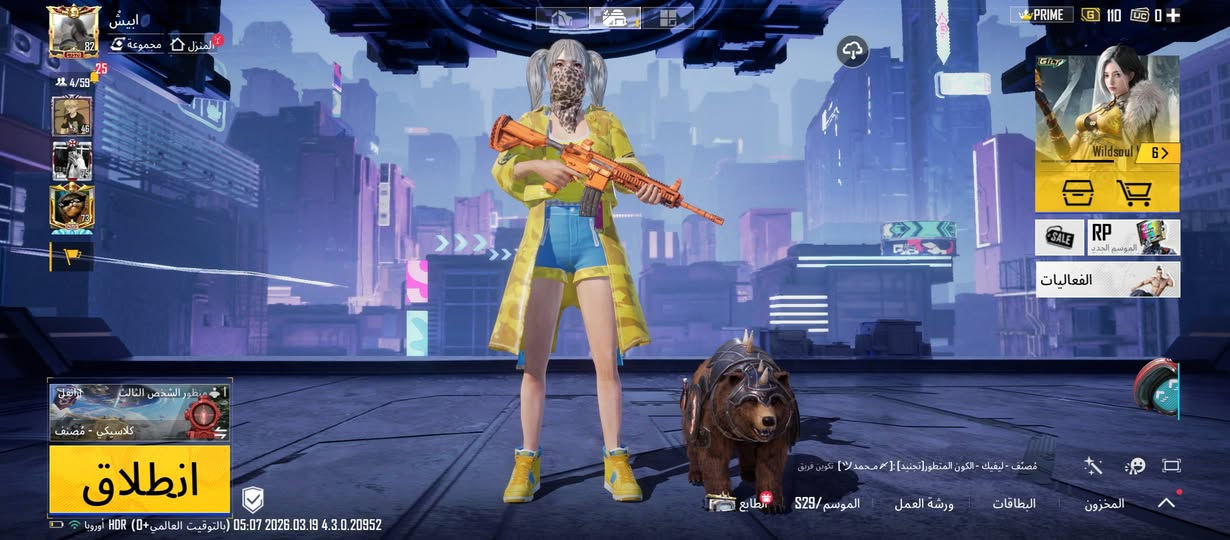Open the crate icon in the yellow panel

[x=1075, y=192]
